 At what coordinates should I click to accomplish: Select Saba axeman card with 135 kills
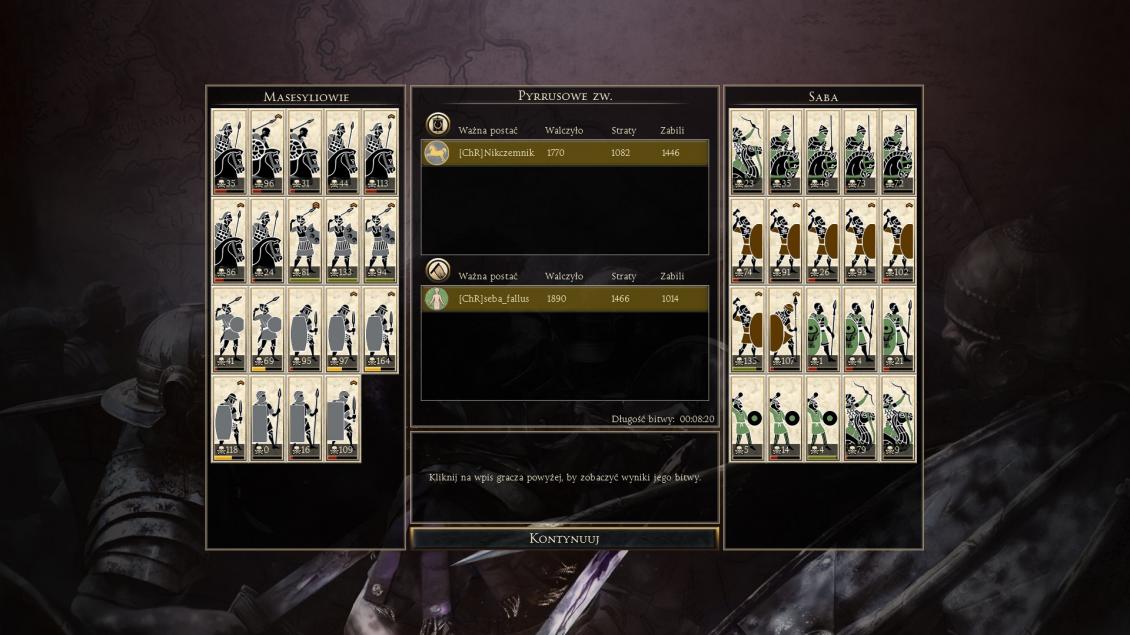pos(747,330)
